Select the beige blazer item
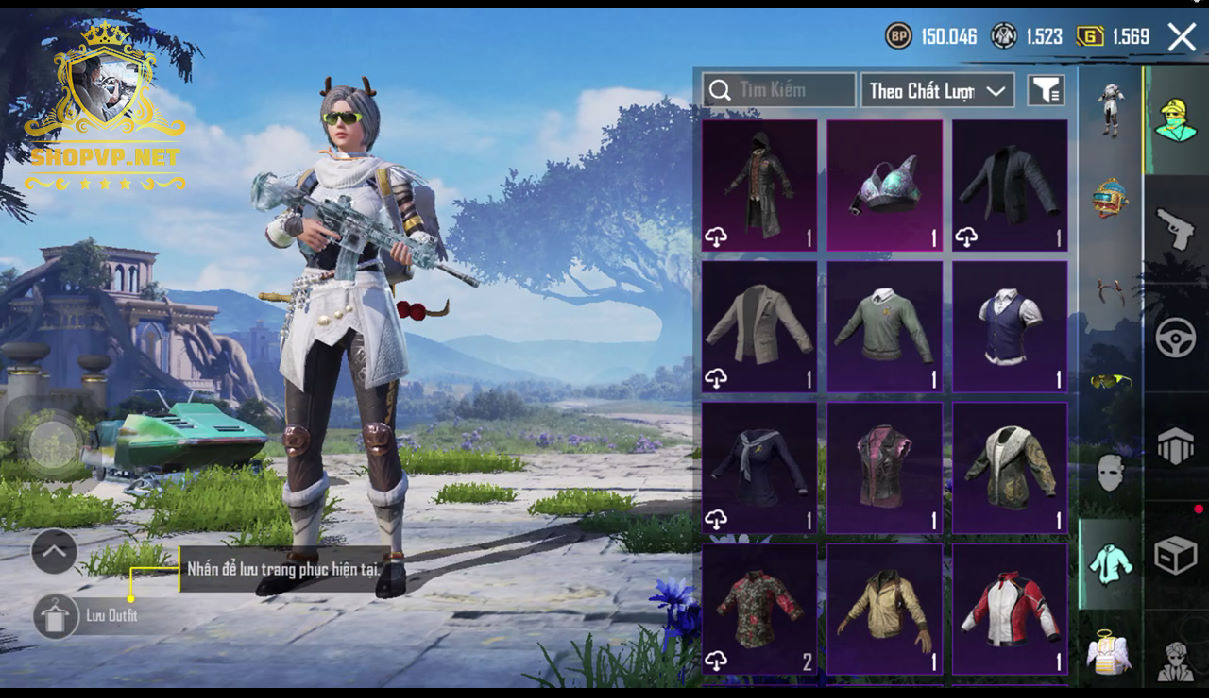 [x=759, y=326]
